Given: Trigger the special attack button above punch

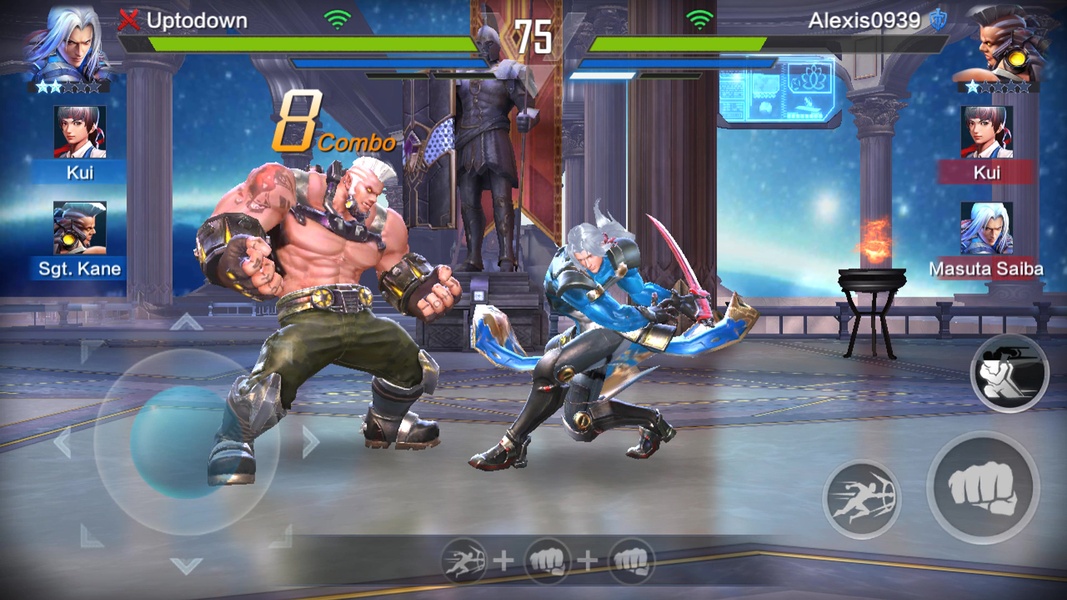Looking at the screenshot, I should point(1009,374).
